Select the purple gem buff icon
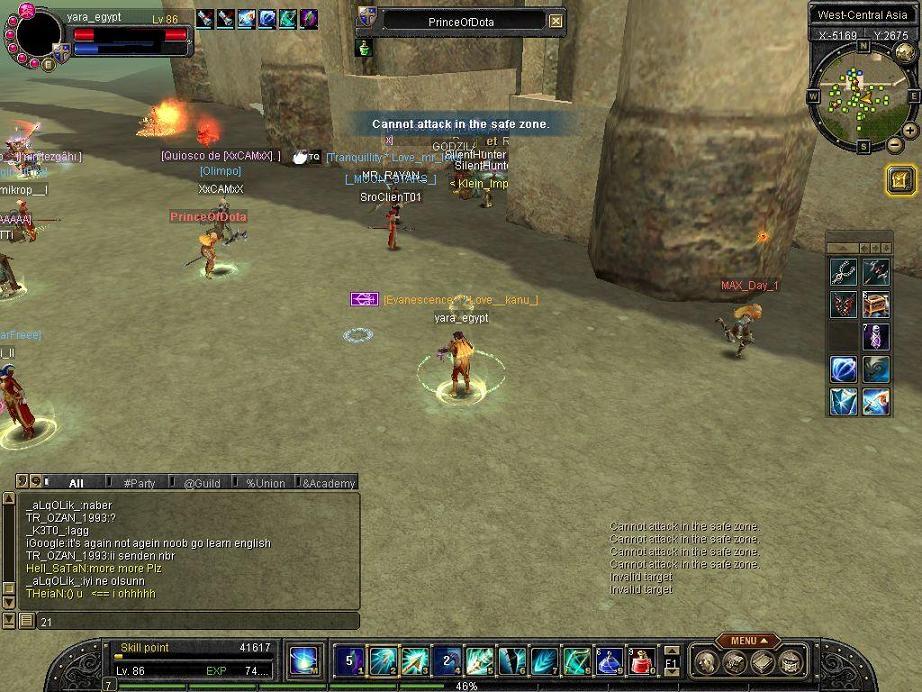Image resolution: width=922 pixels, height=692 pixels. [308, 18]
